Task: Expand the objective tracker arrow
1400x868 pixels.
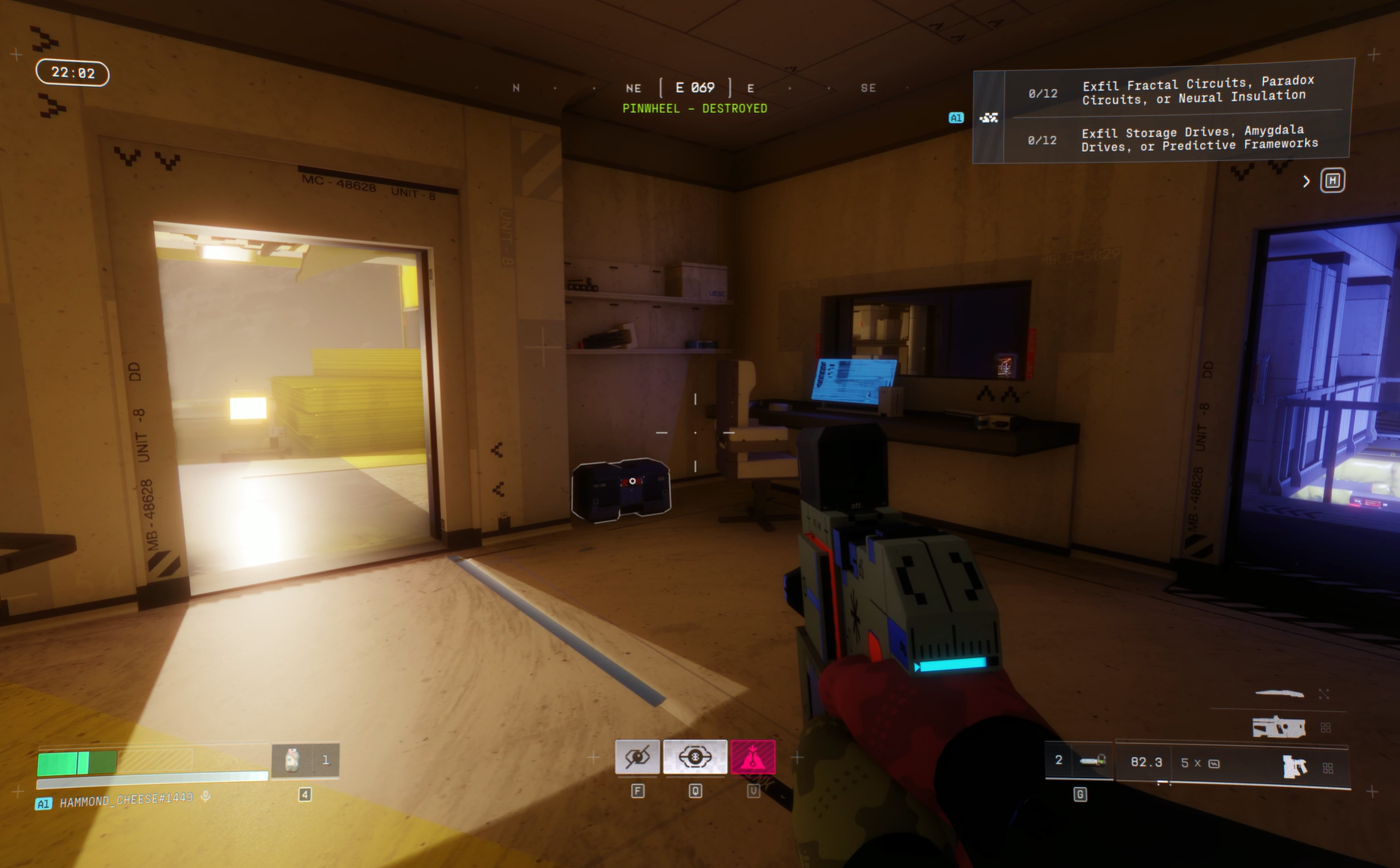Action: pyautogui.click(x=1306, y=181)
